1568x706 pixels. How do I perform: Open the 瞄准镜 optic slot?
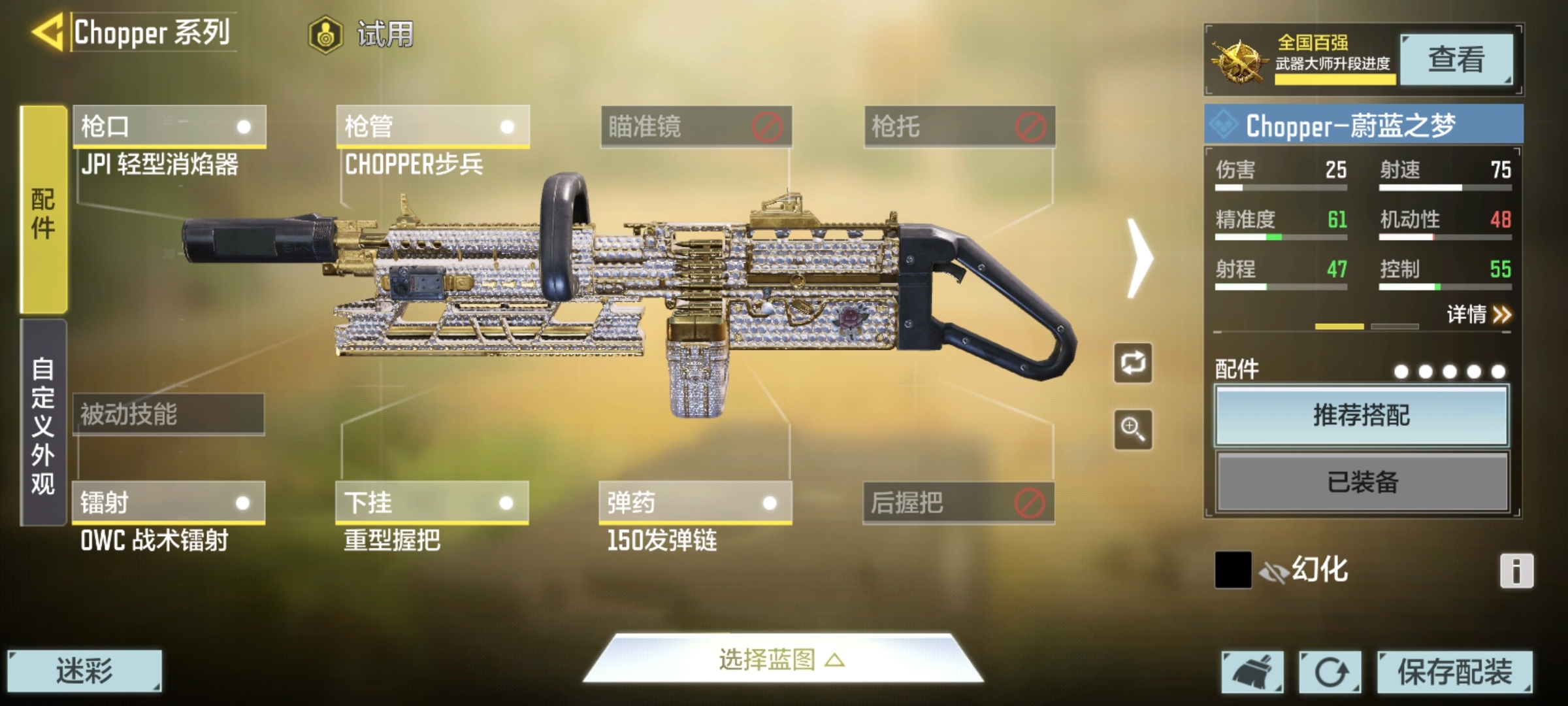pos(696,126)
